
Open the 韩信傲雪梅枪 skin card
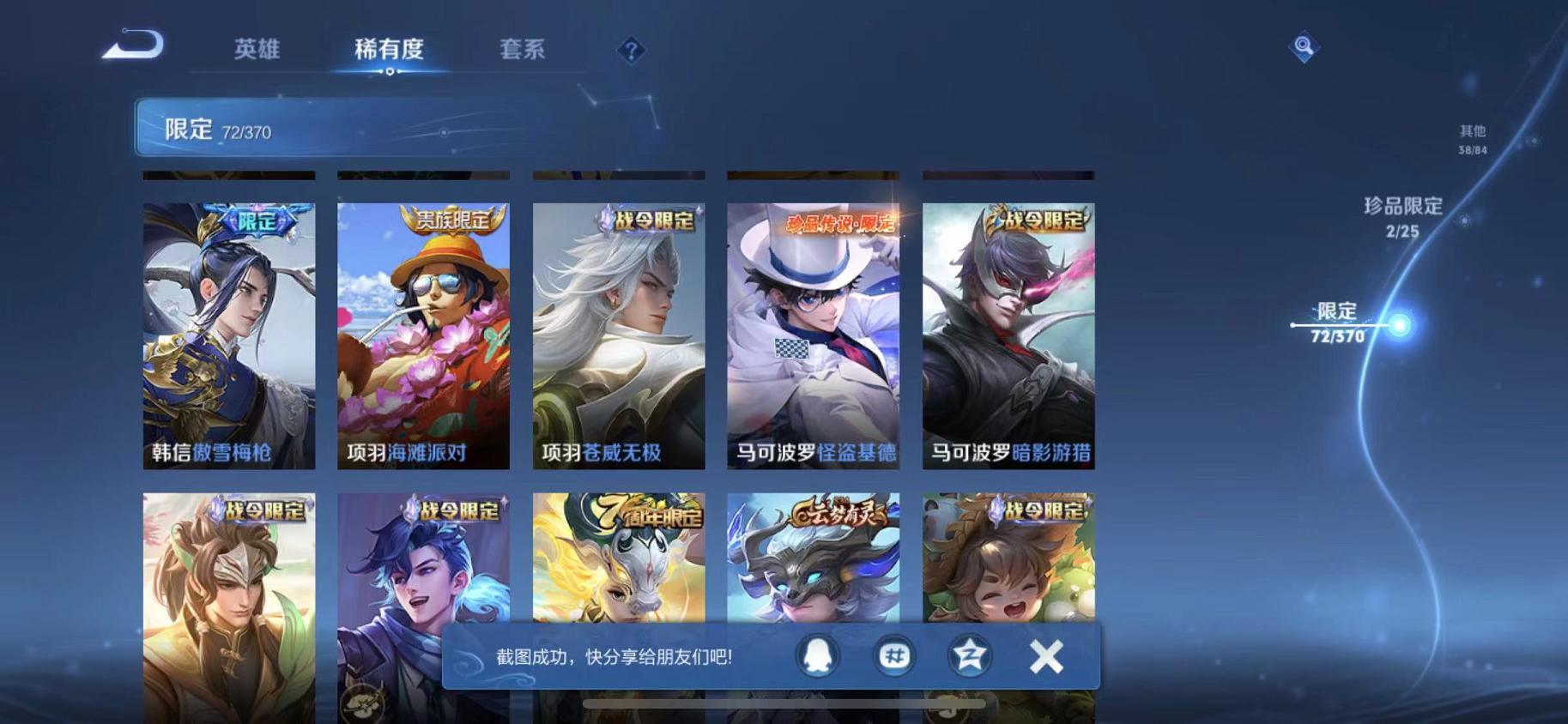[x=227, y=335]
